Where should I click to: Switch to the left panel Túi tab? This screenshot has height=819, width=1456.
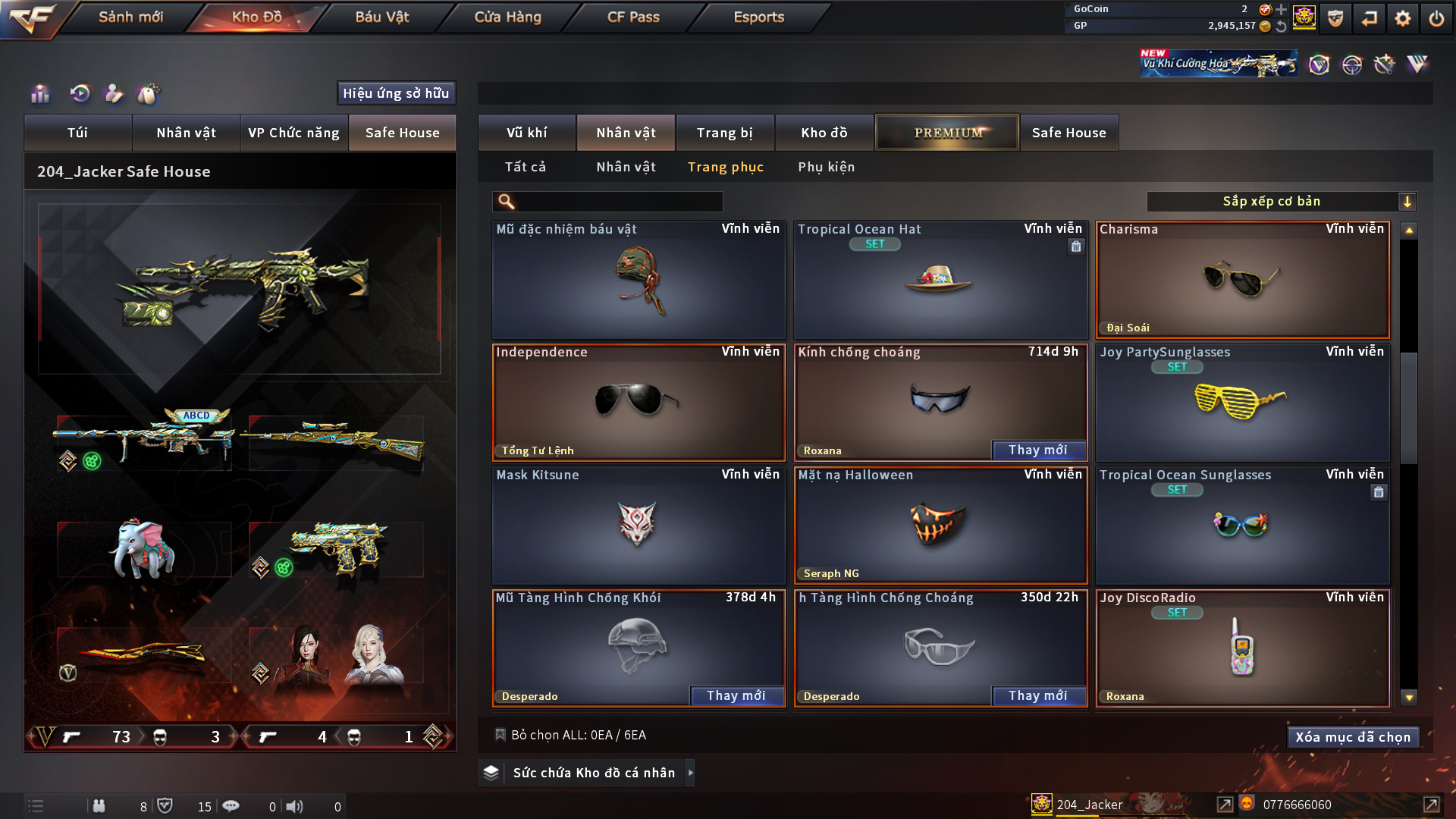[77, 133]
